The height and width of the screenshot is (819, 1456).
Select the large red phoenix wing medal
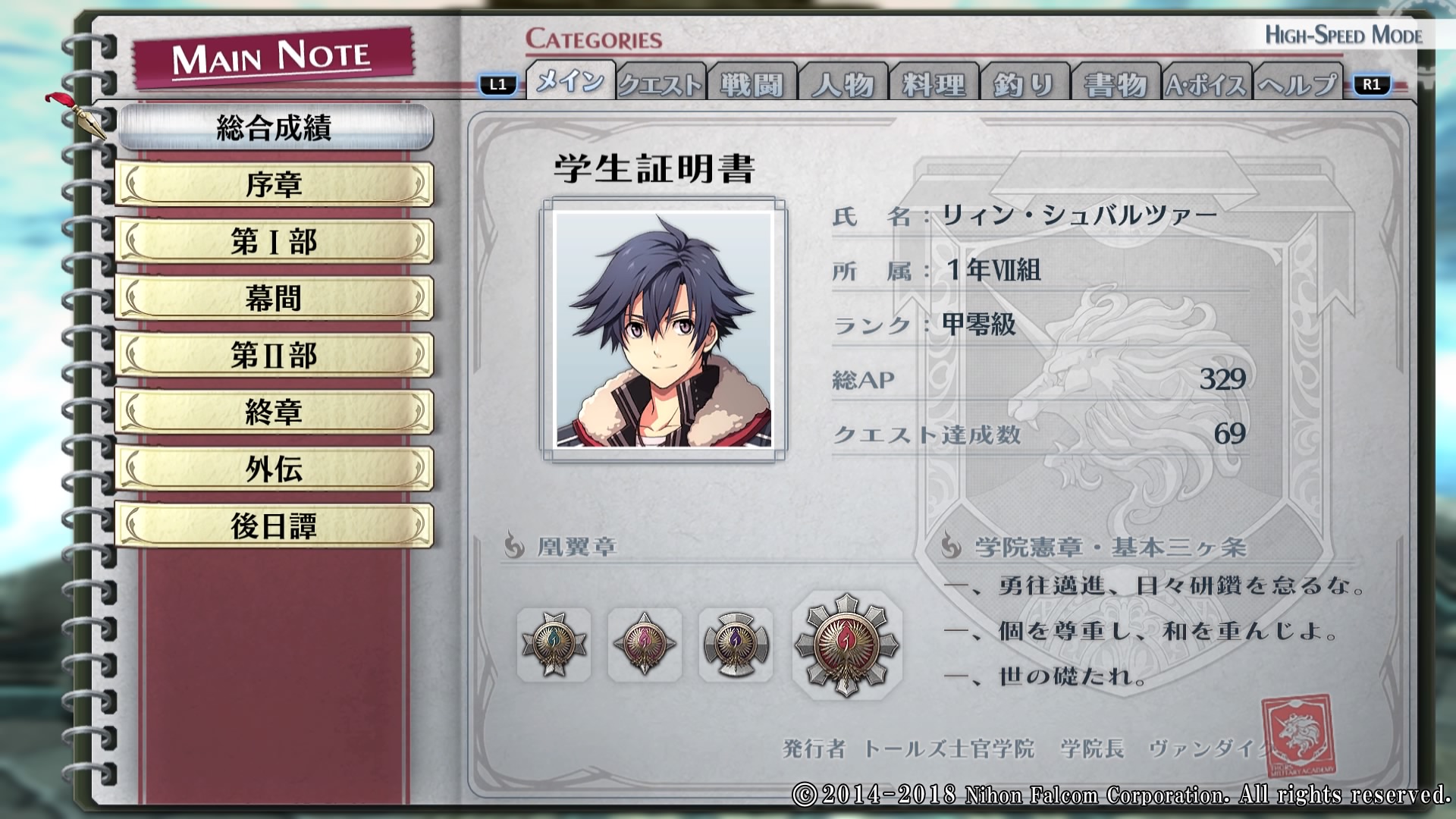(846, 645)
